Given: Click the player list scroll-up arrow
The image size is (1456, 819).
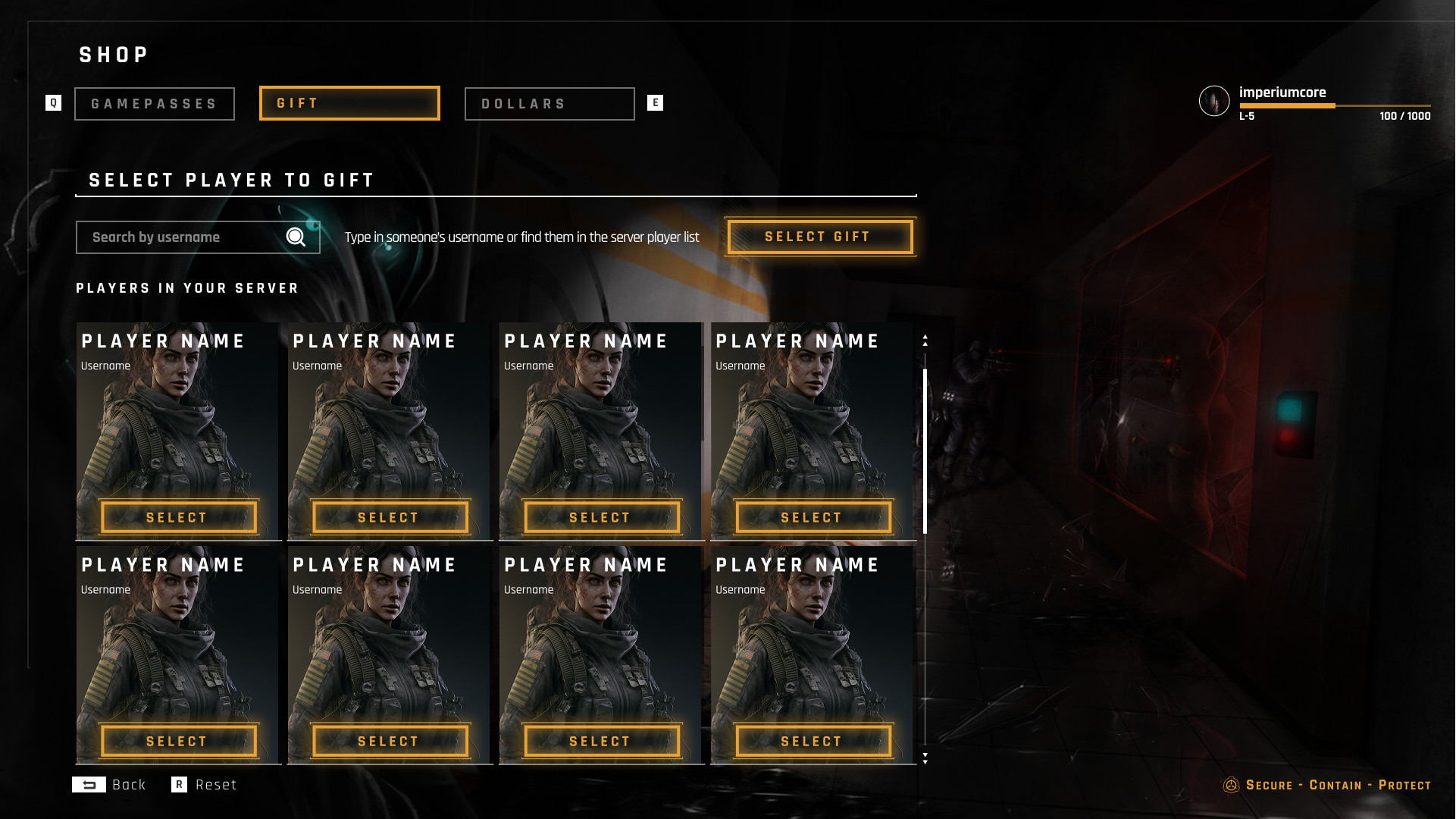Looking at the screenshot, I should click(925, 340).
